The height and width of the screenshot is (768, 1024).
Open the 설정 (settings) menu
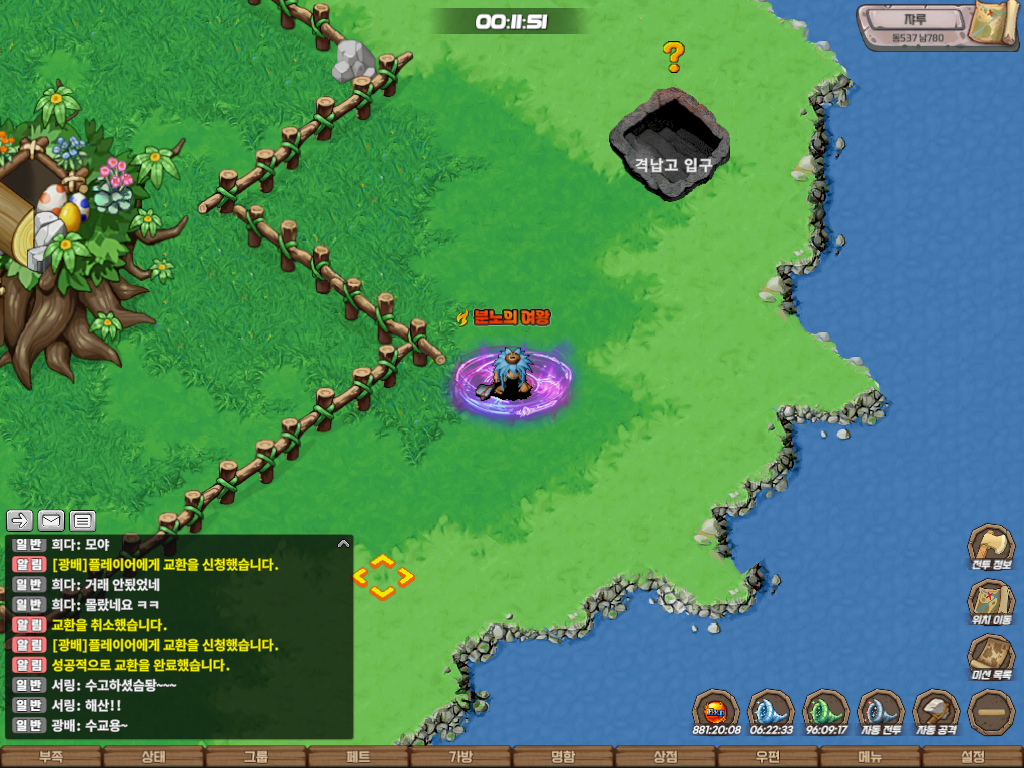pyautogui.click(x=972, y=757)
